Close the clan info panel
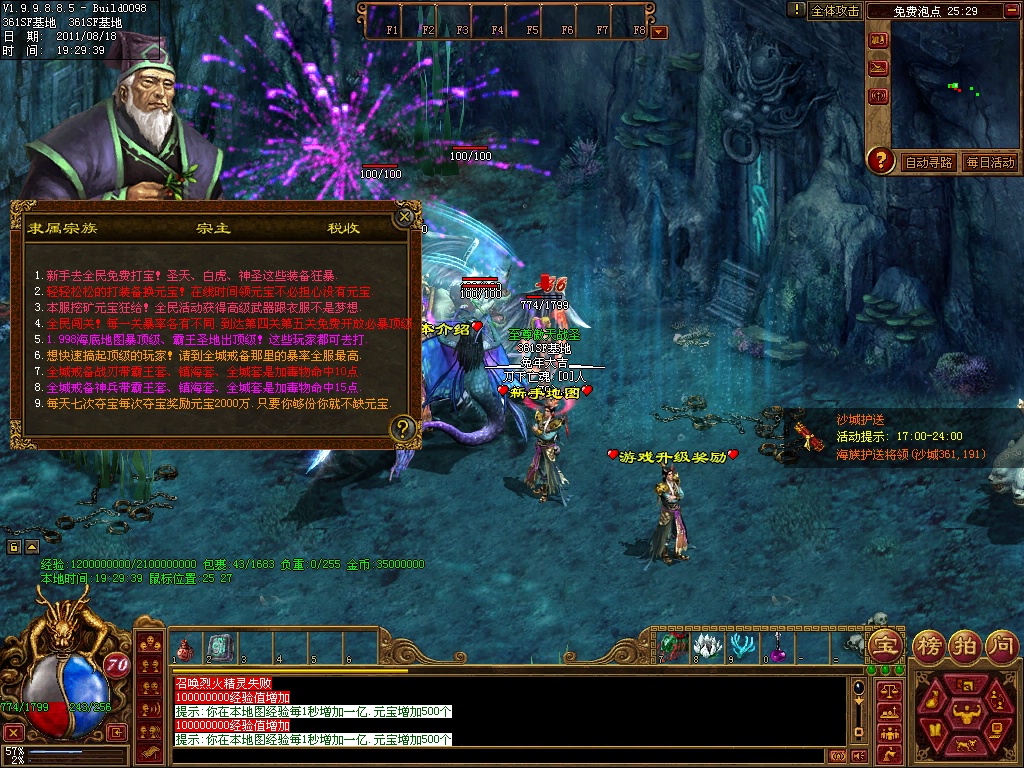The image size is (1024, 768). (x=405, y=216)
